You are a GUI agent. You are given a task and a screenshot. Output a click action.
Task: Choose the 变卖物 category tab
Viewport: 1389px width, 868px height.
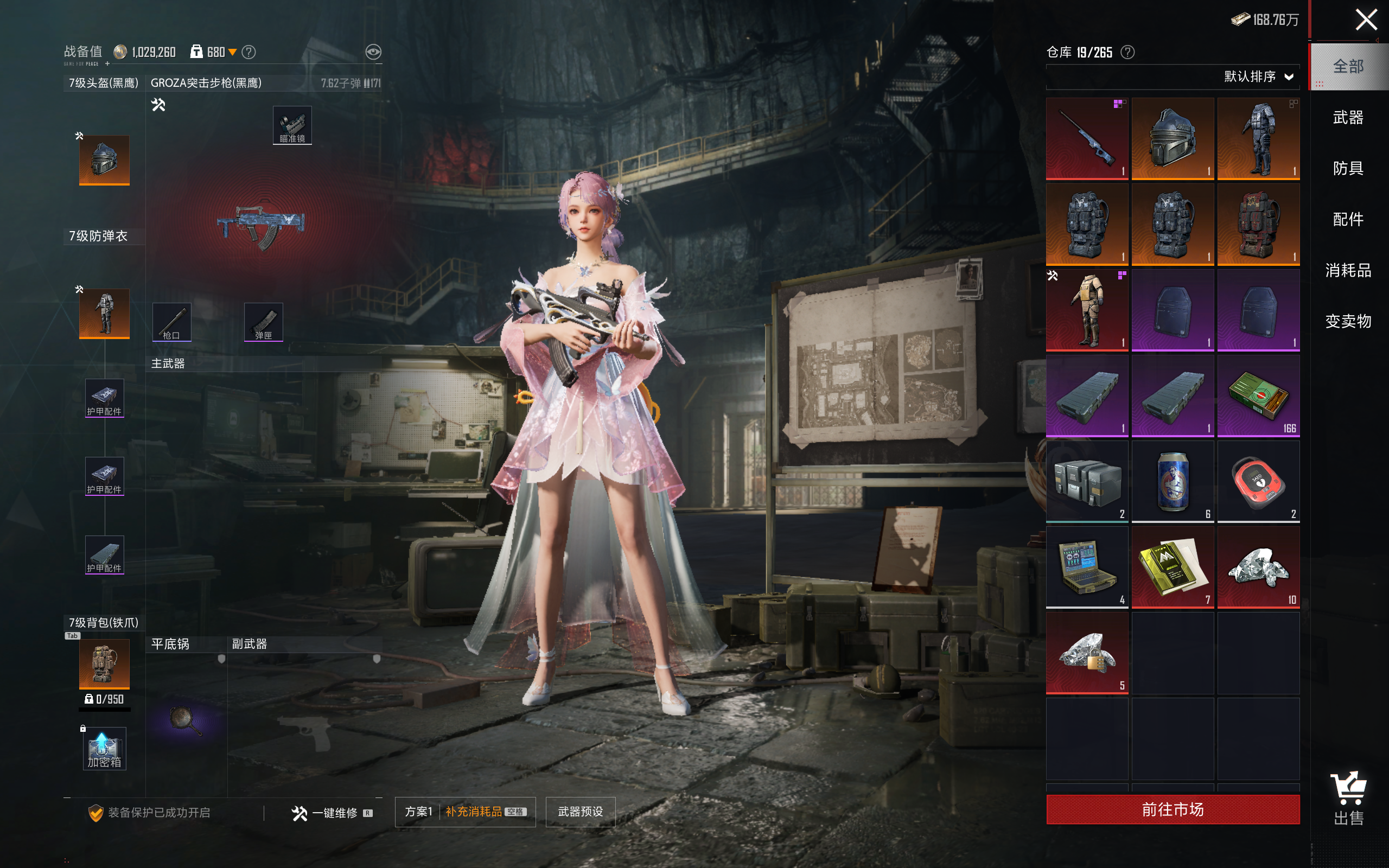[x=1348, y=321]
